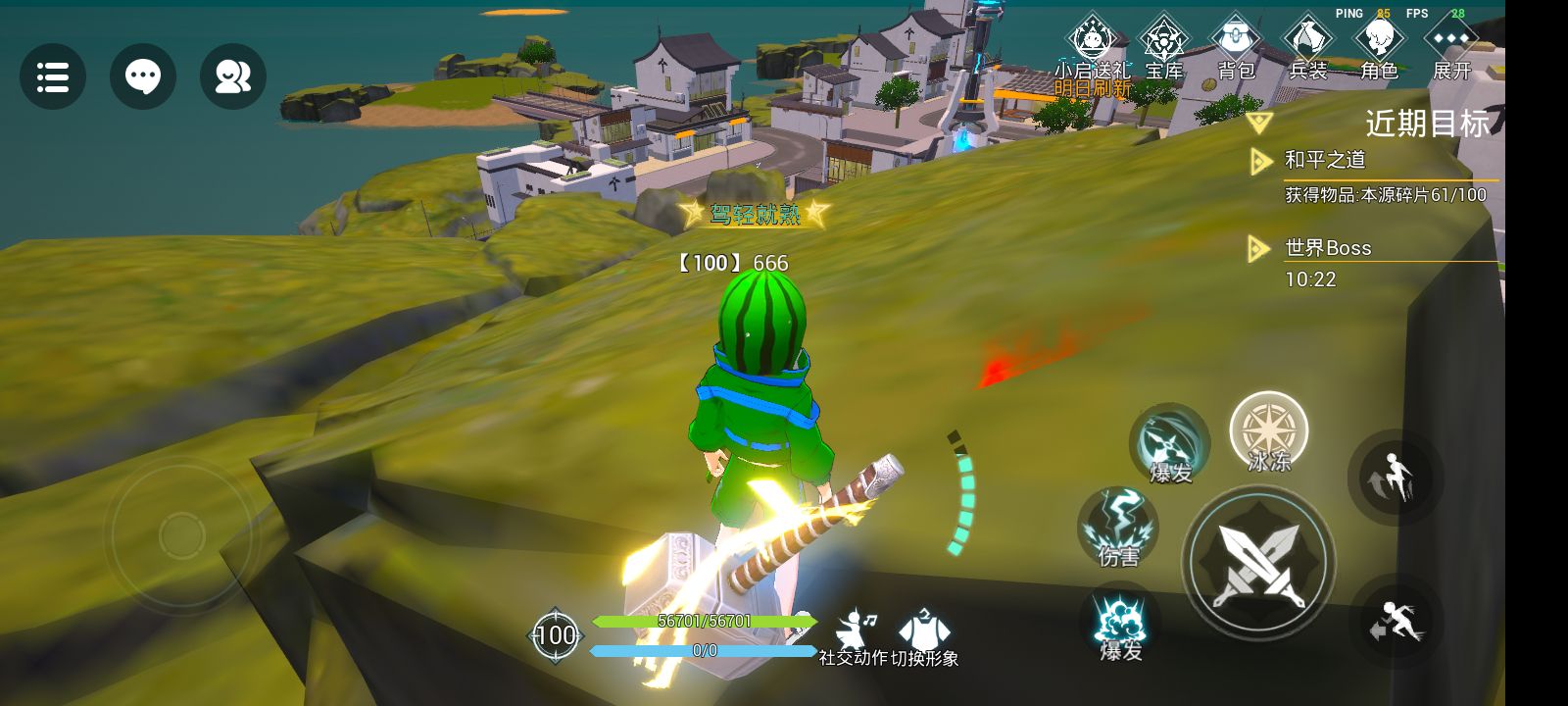Open 切换形象 outfit switcher
Image resolution: width=1568 pixels, height=706 pixels.
[x=923, y=635]
